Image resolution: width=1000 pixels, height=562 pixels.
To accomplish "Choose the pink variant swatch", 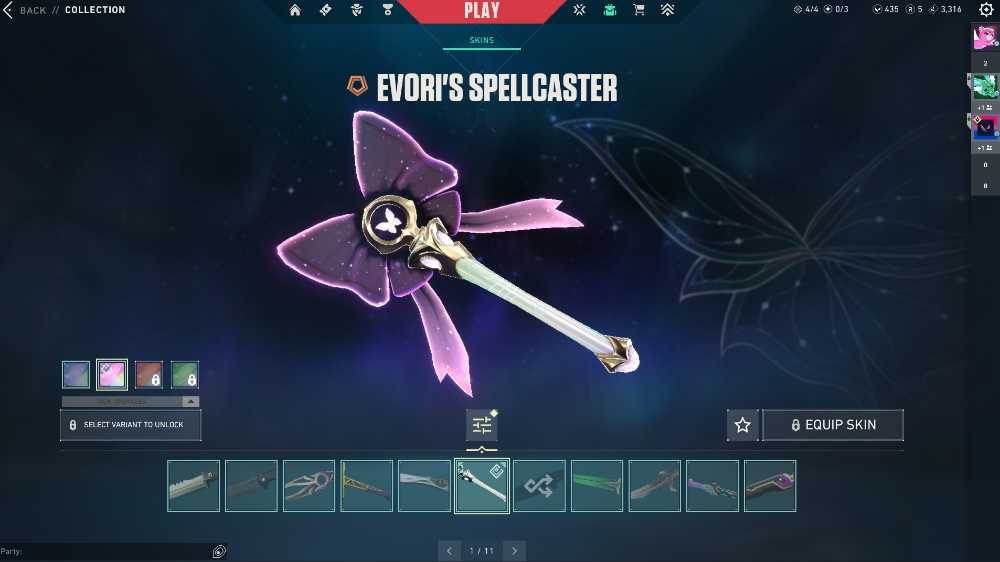I will 111,375.
